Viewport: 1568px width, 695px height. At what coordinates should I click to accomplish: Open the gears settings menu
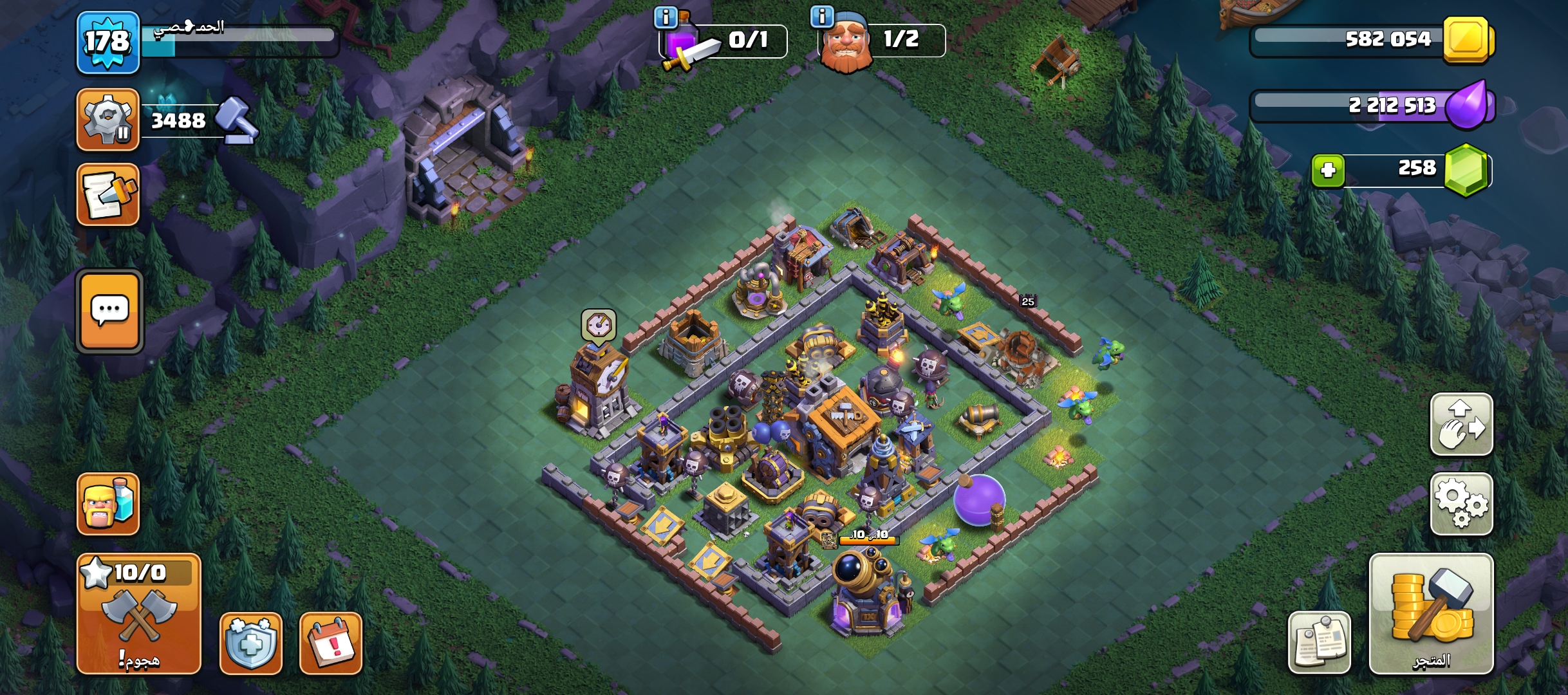(x=1461, y=504)
